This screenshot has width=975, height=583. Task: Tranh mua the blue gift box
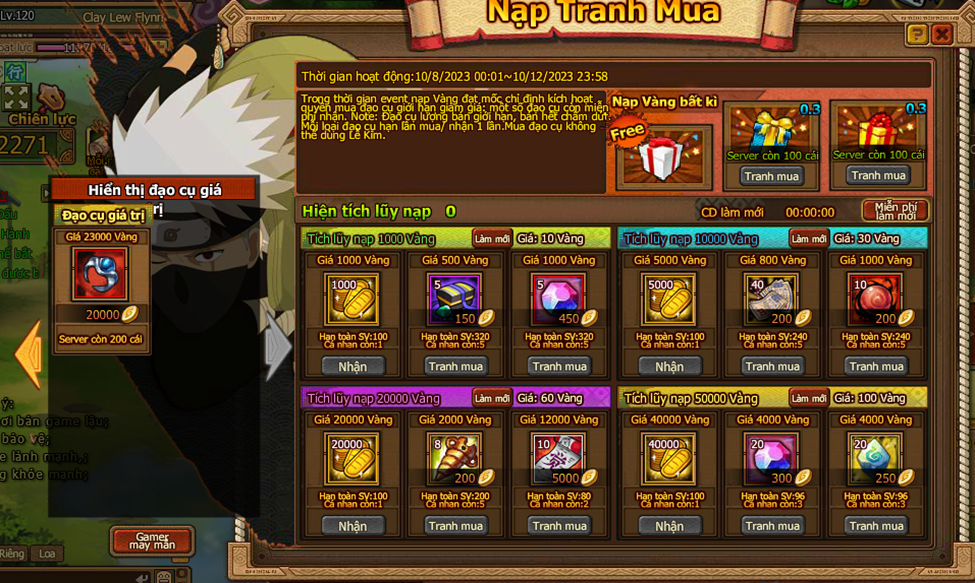pos(771,176)
